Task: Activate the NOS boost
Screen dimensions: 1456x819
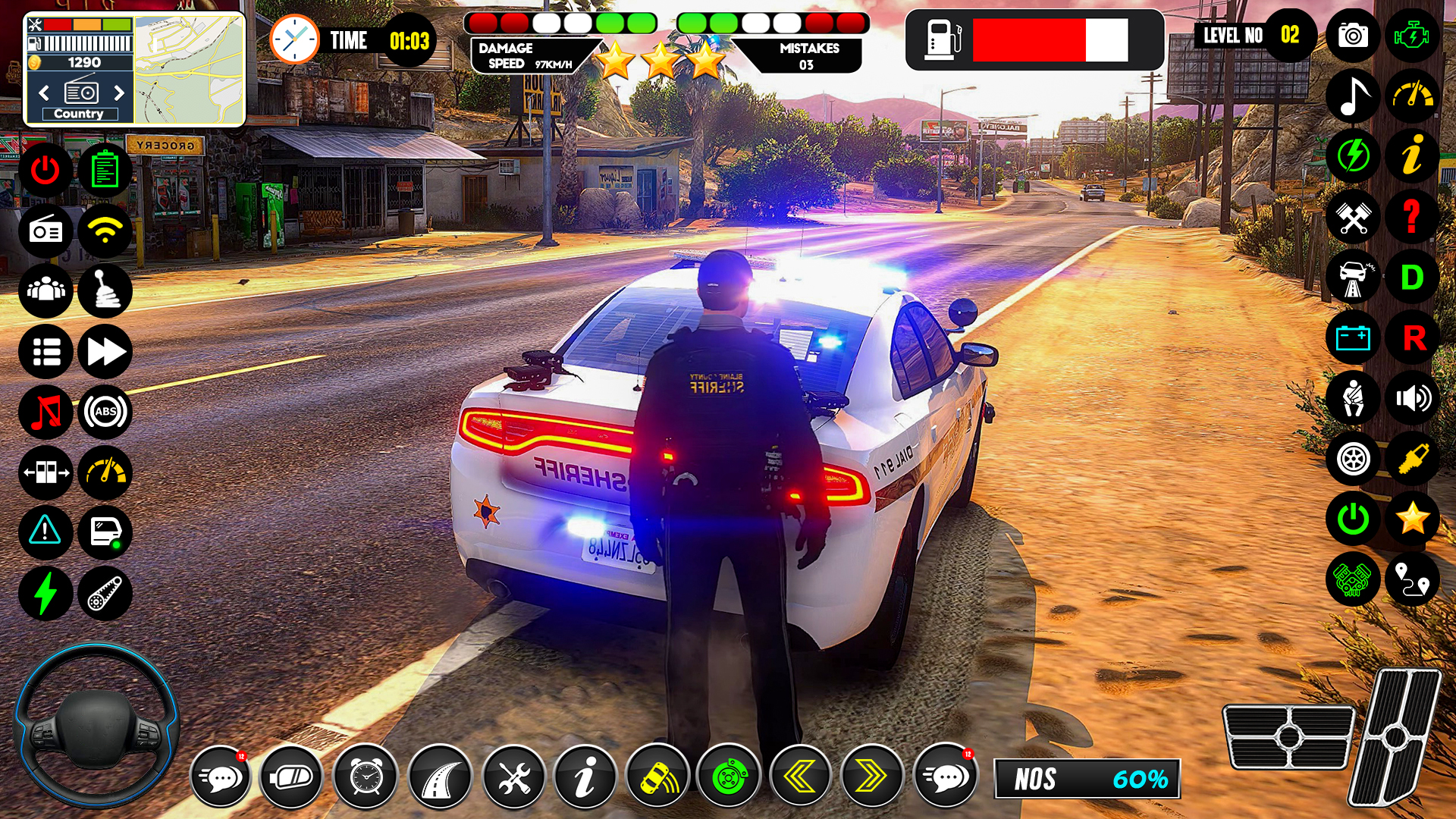Action: point(1087,779)
